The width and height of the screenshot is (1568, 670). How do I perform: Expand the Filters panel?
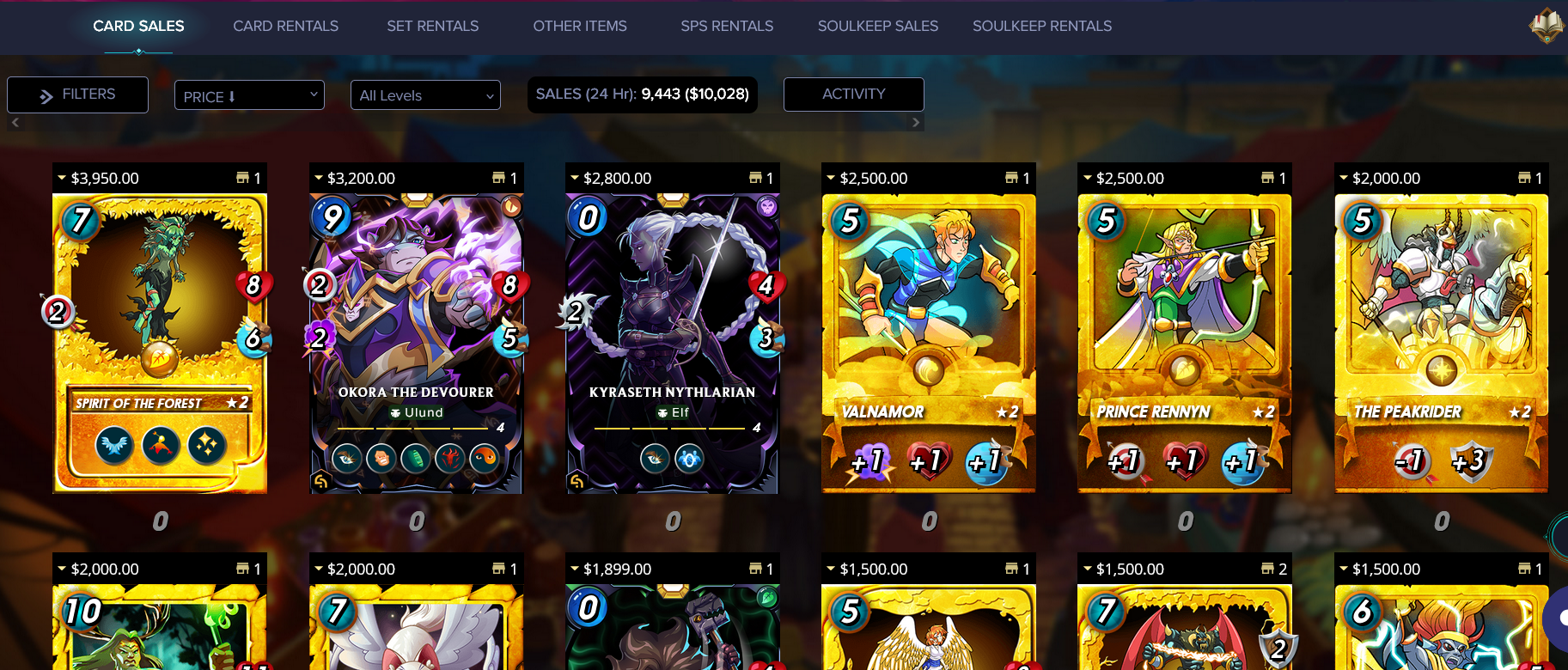tap(77, 94)
